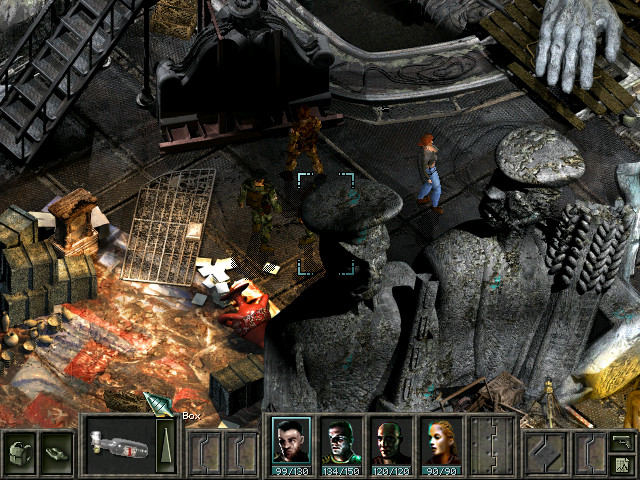Click the tall cone button beside the bomb slot
This screenshot has width=640, height=480.
click(x=167, y=442)
